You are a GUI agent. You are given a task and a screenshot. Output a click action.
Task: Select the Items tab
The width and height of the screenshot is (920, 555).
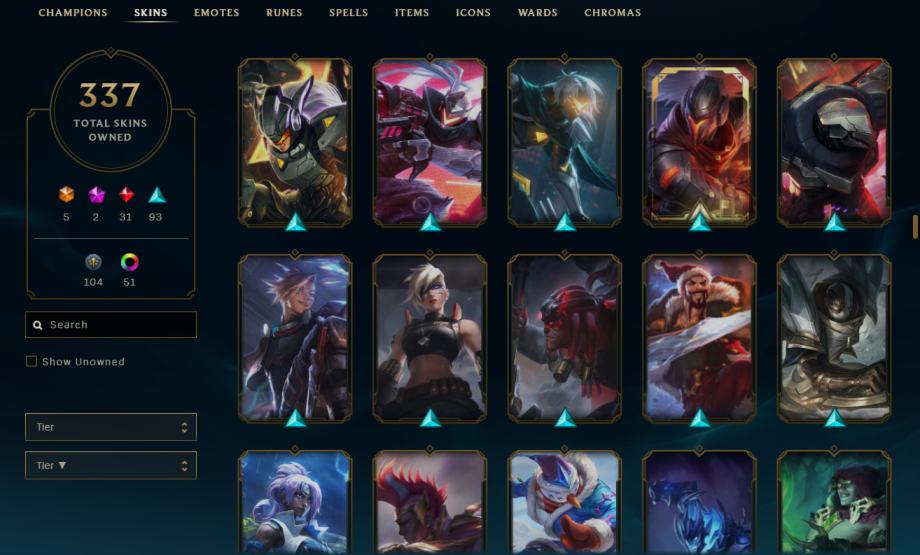[412, 13]
